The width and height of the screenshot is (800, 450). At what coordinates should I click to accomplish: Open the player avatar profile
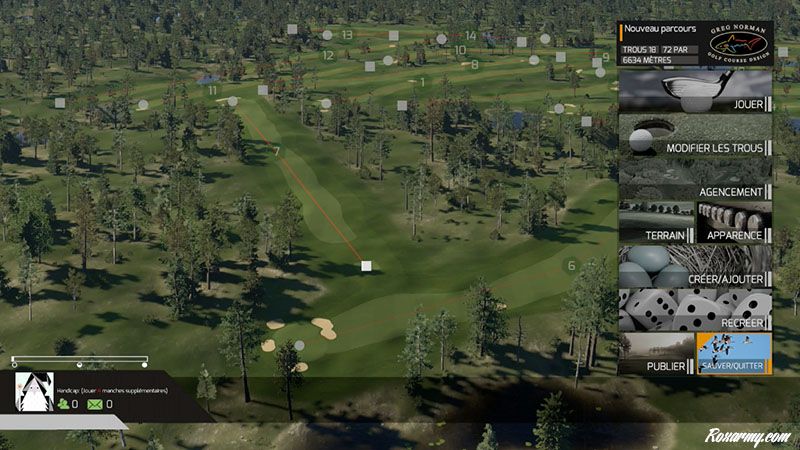coord(34,392)
